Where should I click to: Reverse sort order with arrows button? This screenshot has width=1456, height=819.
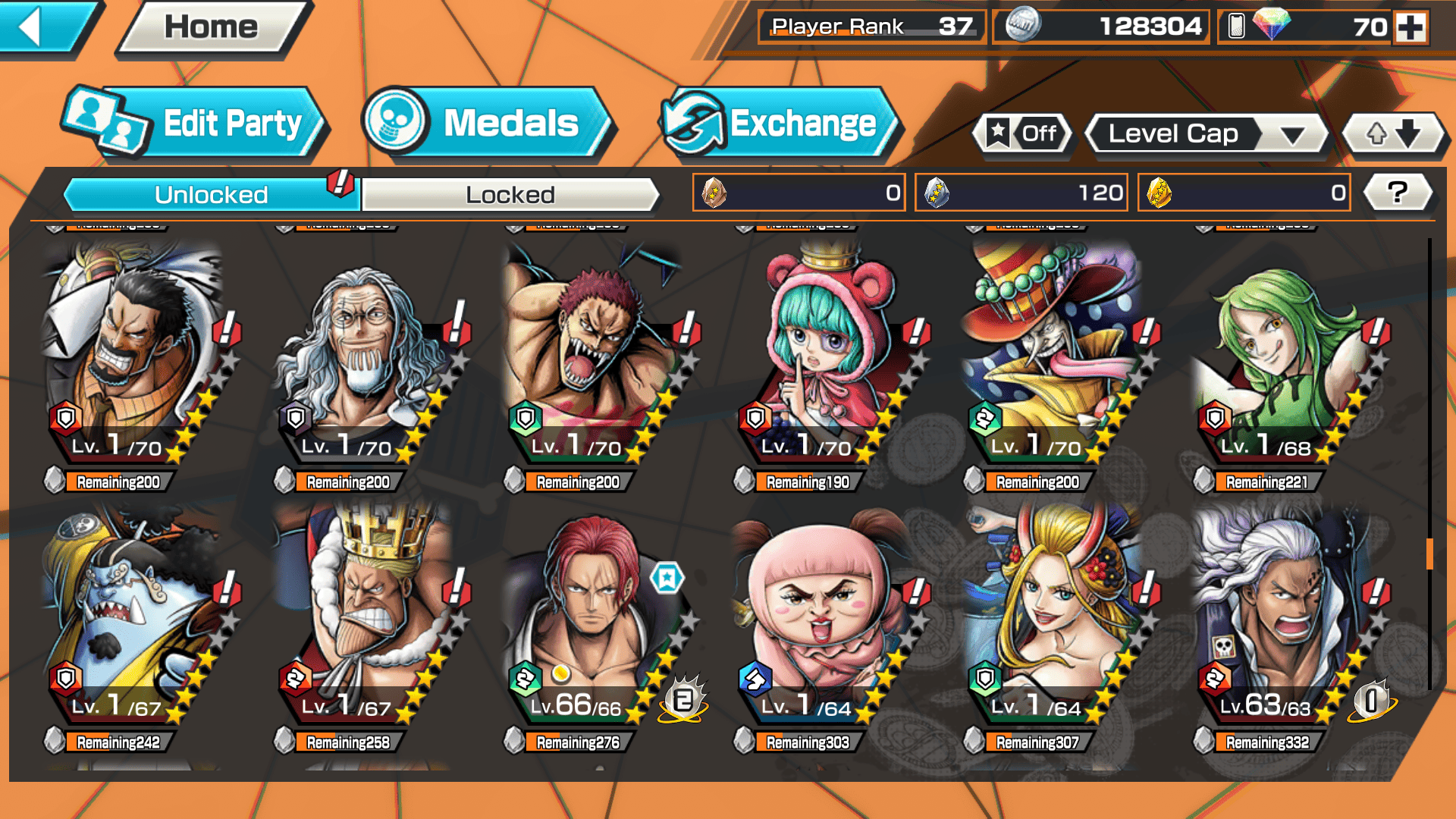pyautogui.click(x=1393, y=134)
